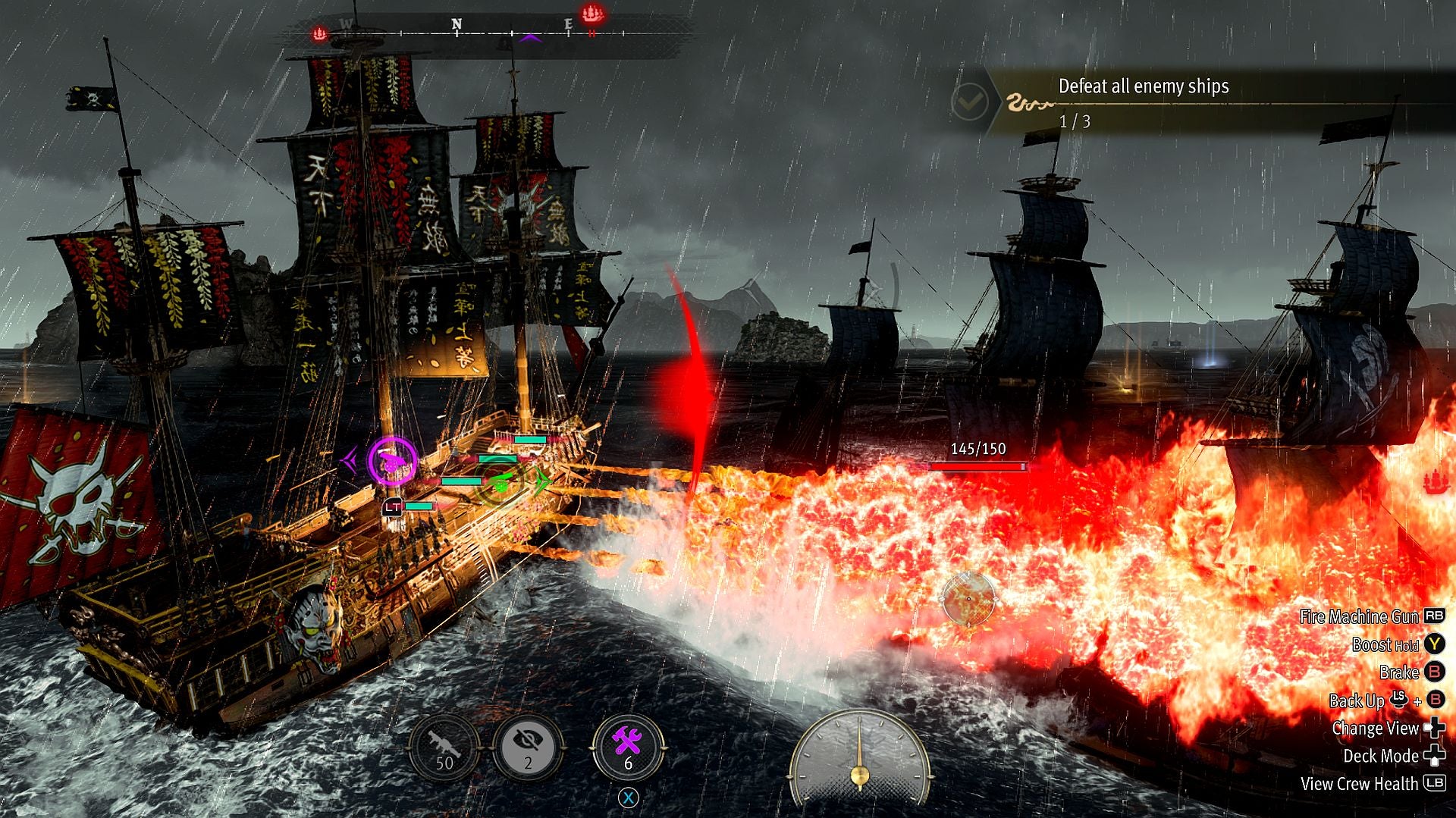
Task: Open the Defeat all enemy ships objective
Action: (1143, 86)
